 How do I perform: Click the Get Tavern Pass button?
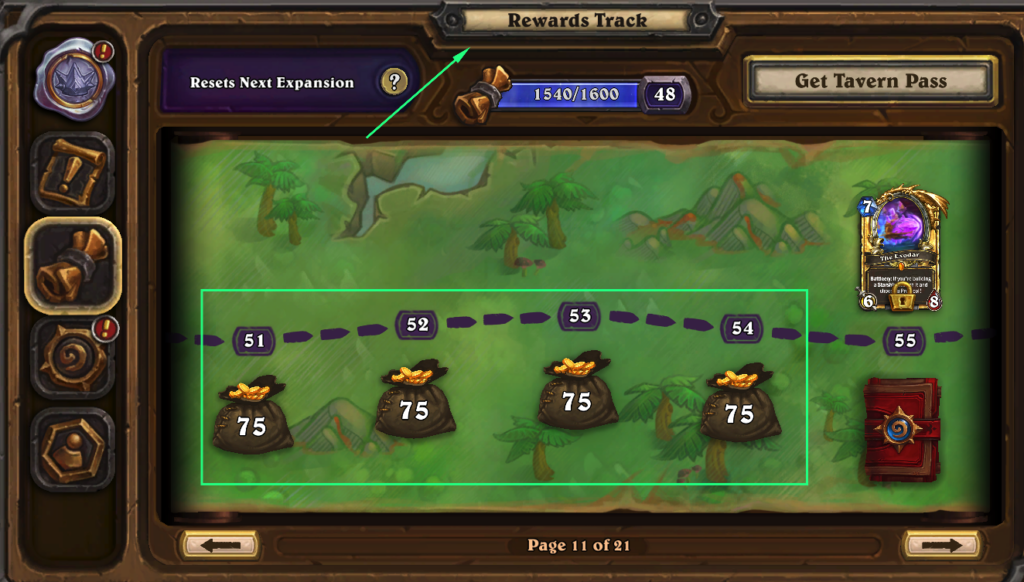870,81
